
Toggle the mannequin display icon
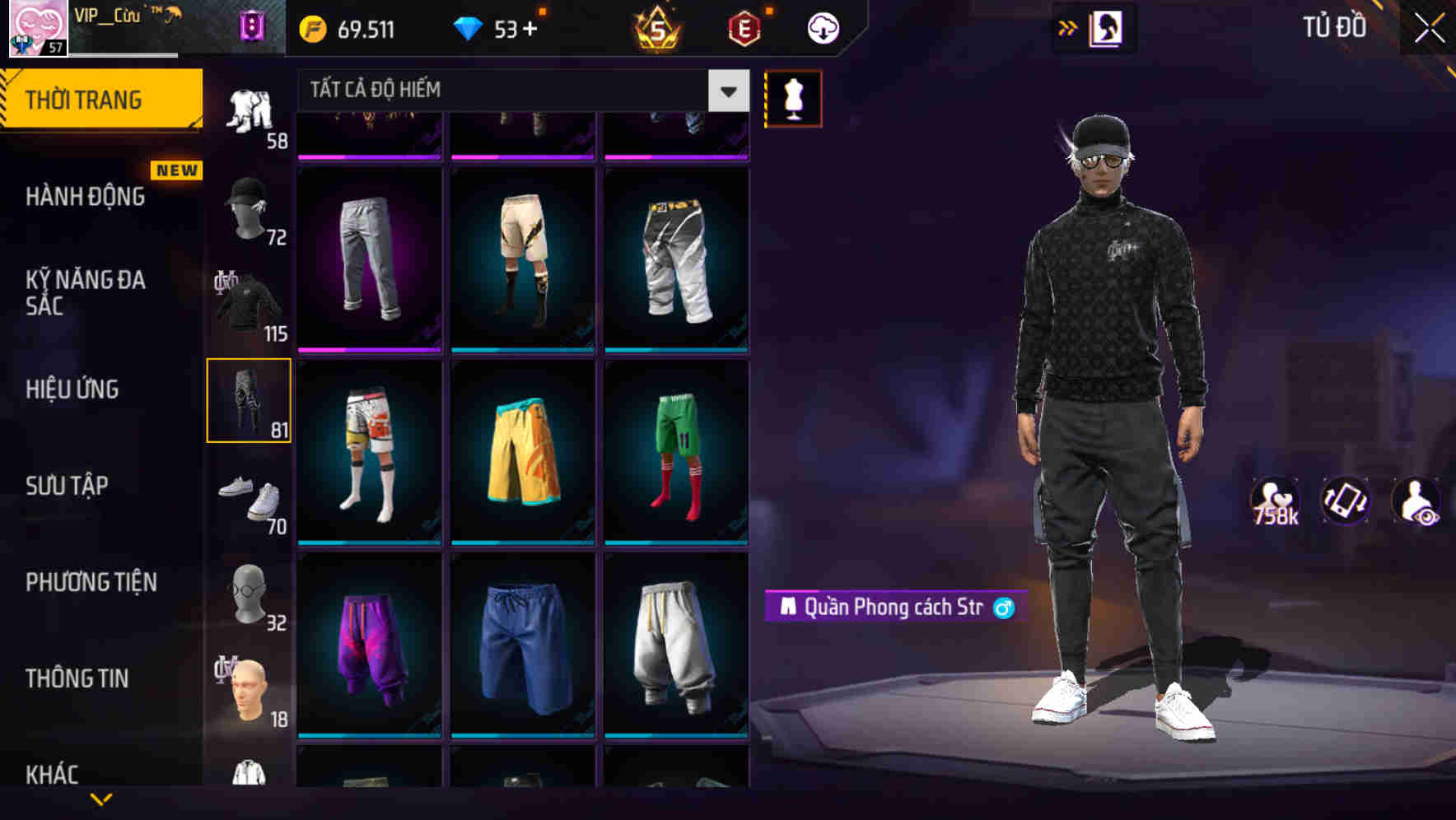(793, 97)
